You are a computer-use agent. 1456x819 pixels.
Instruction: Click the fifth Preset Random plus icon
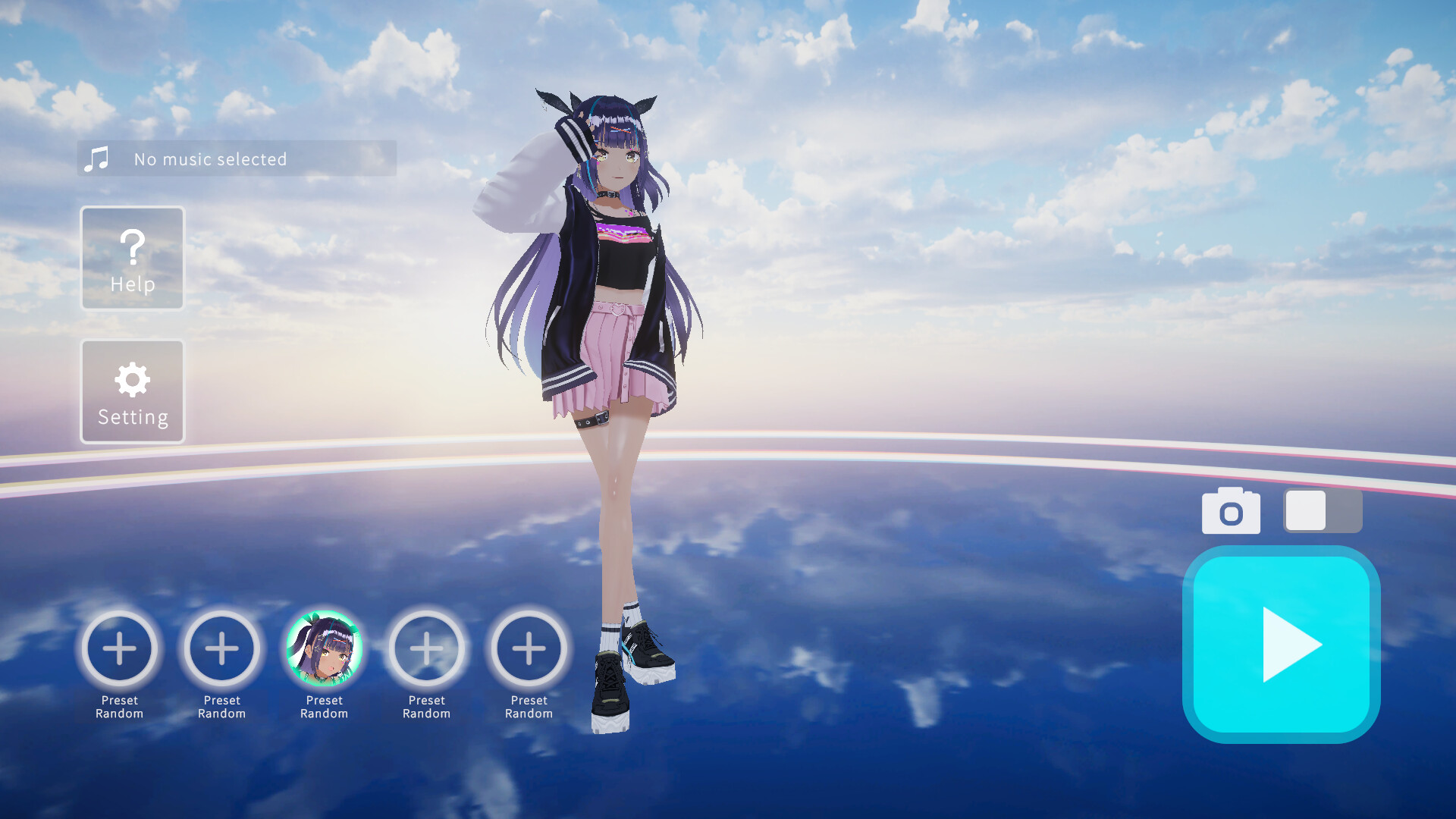(x=529, y=649)
